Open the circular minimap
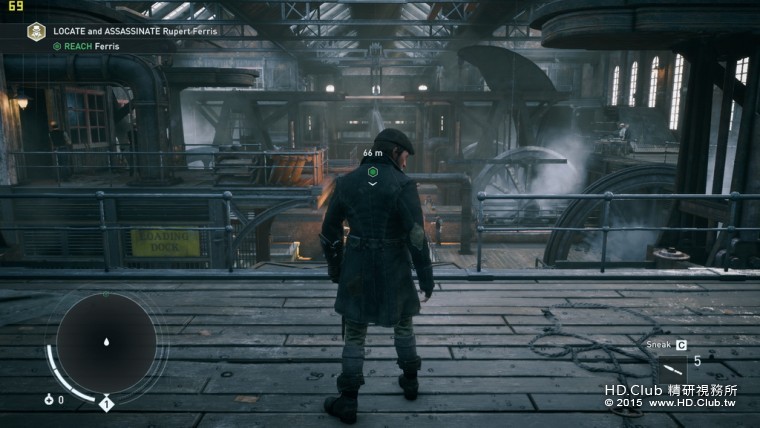The width and height of the screenshot is (760, 428). click(105, 342)
